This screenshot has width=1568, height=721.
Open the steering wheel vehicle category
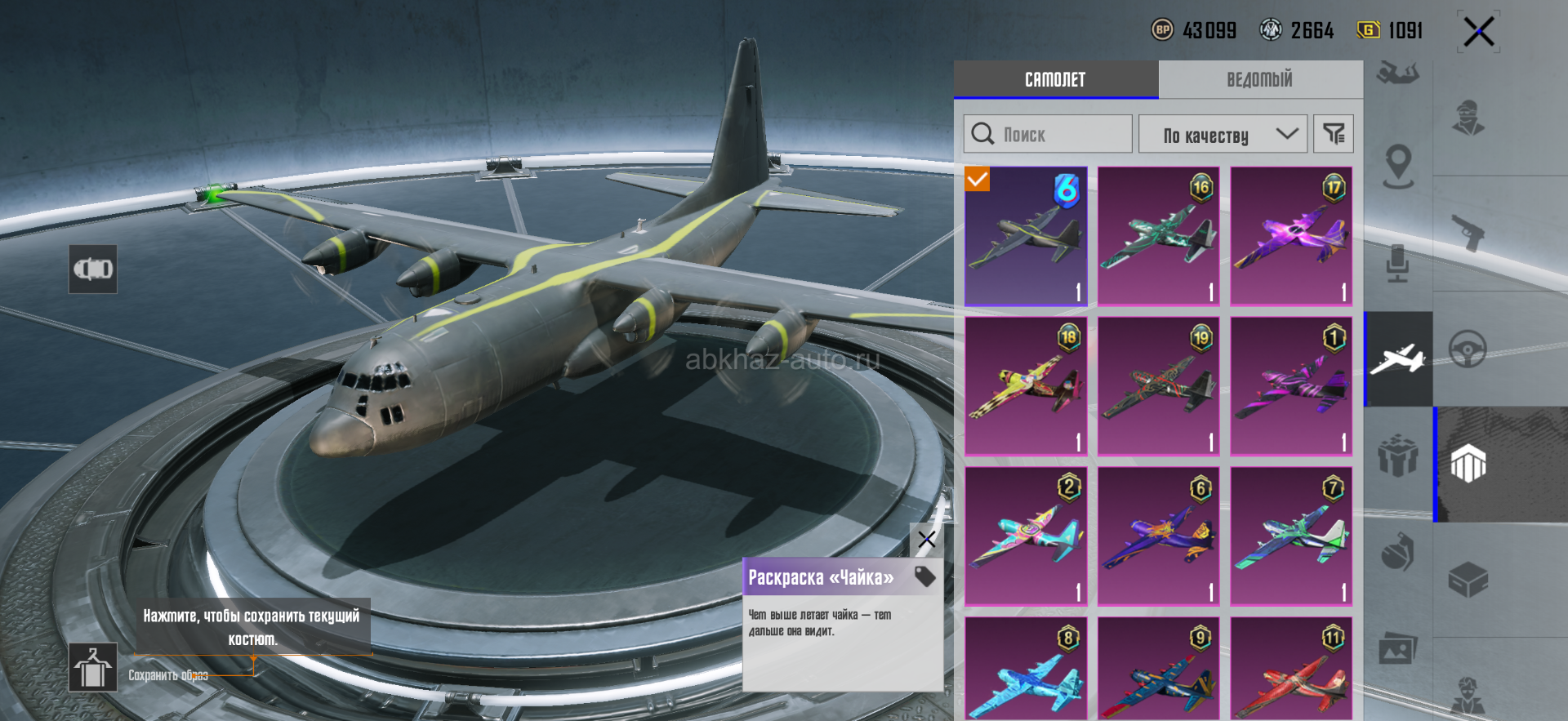[1468, 349]
